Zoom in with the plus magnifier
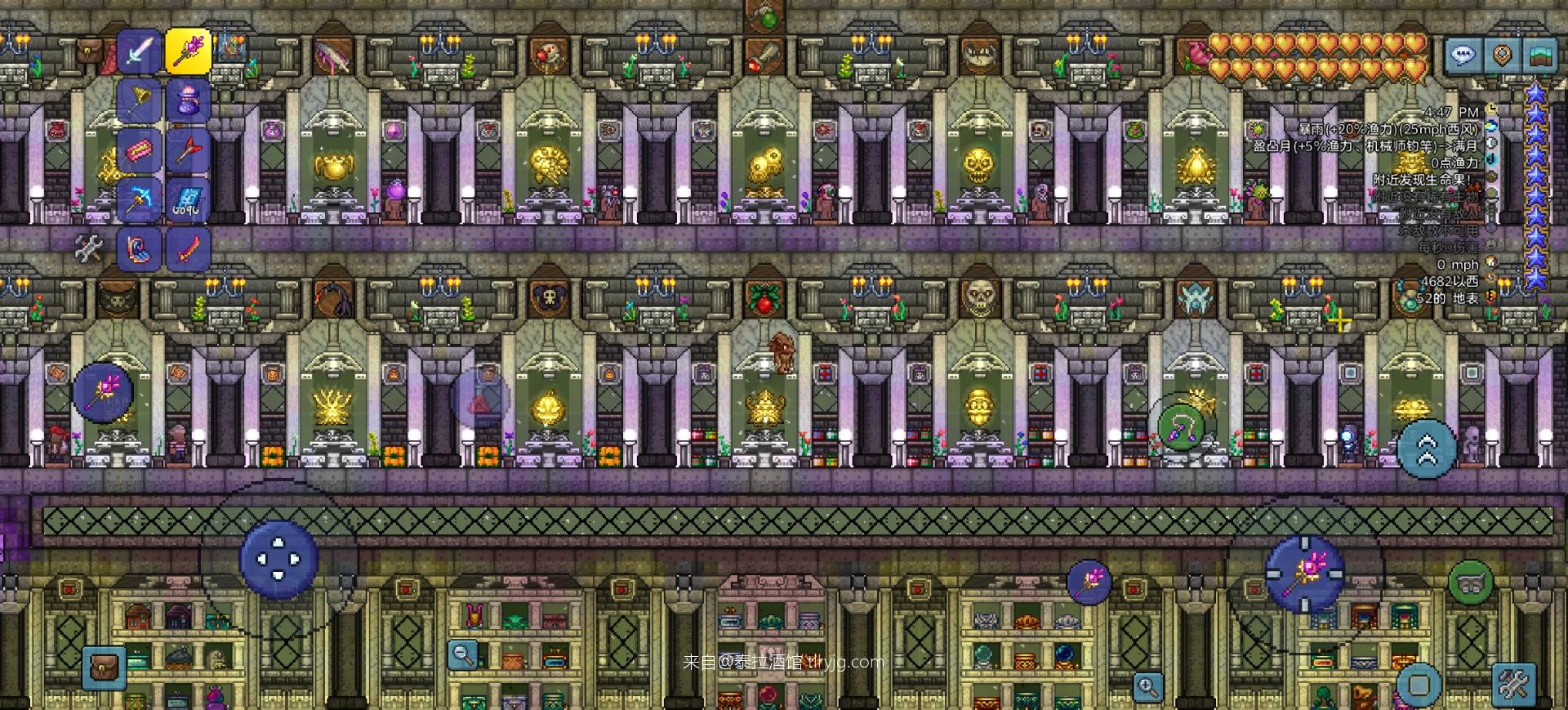The width and height of the screenshot is (1568, 710). (x=1147, y=686)
